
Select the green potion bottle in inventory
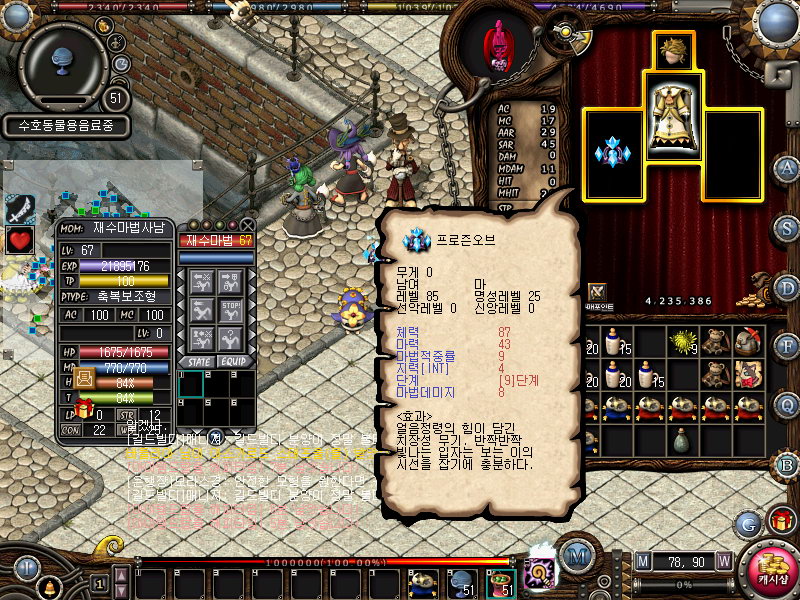pyautogui.click(x=682, y=438)
